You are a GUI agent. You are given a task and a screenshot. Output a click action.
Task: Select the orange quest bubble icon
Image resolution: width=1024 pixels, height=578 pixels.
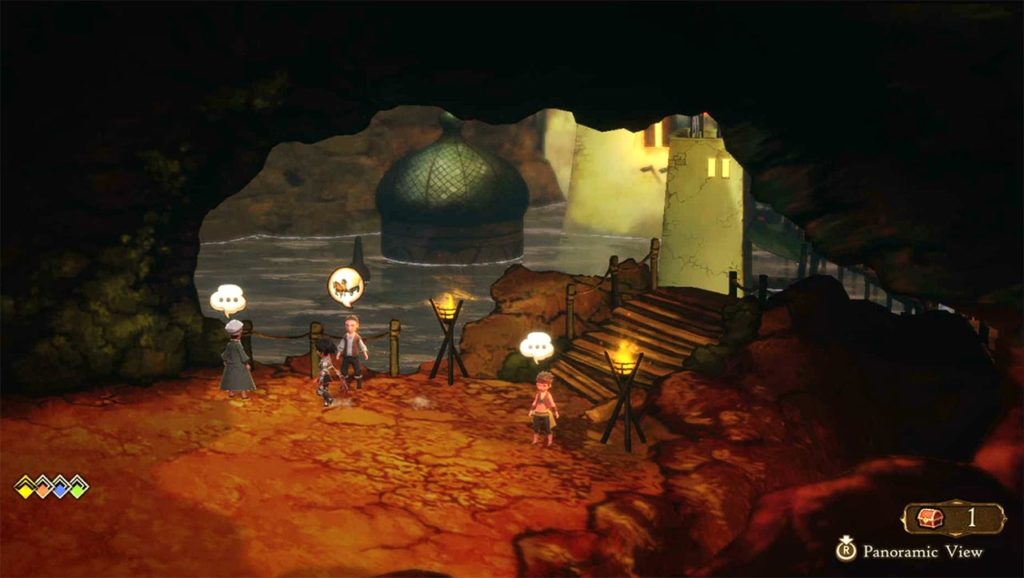pyautogui.click(x=346, y=286)
